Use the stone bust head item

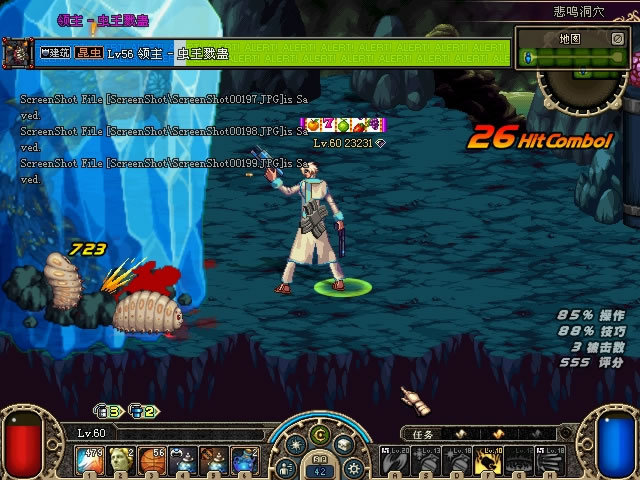coord(121,461)
